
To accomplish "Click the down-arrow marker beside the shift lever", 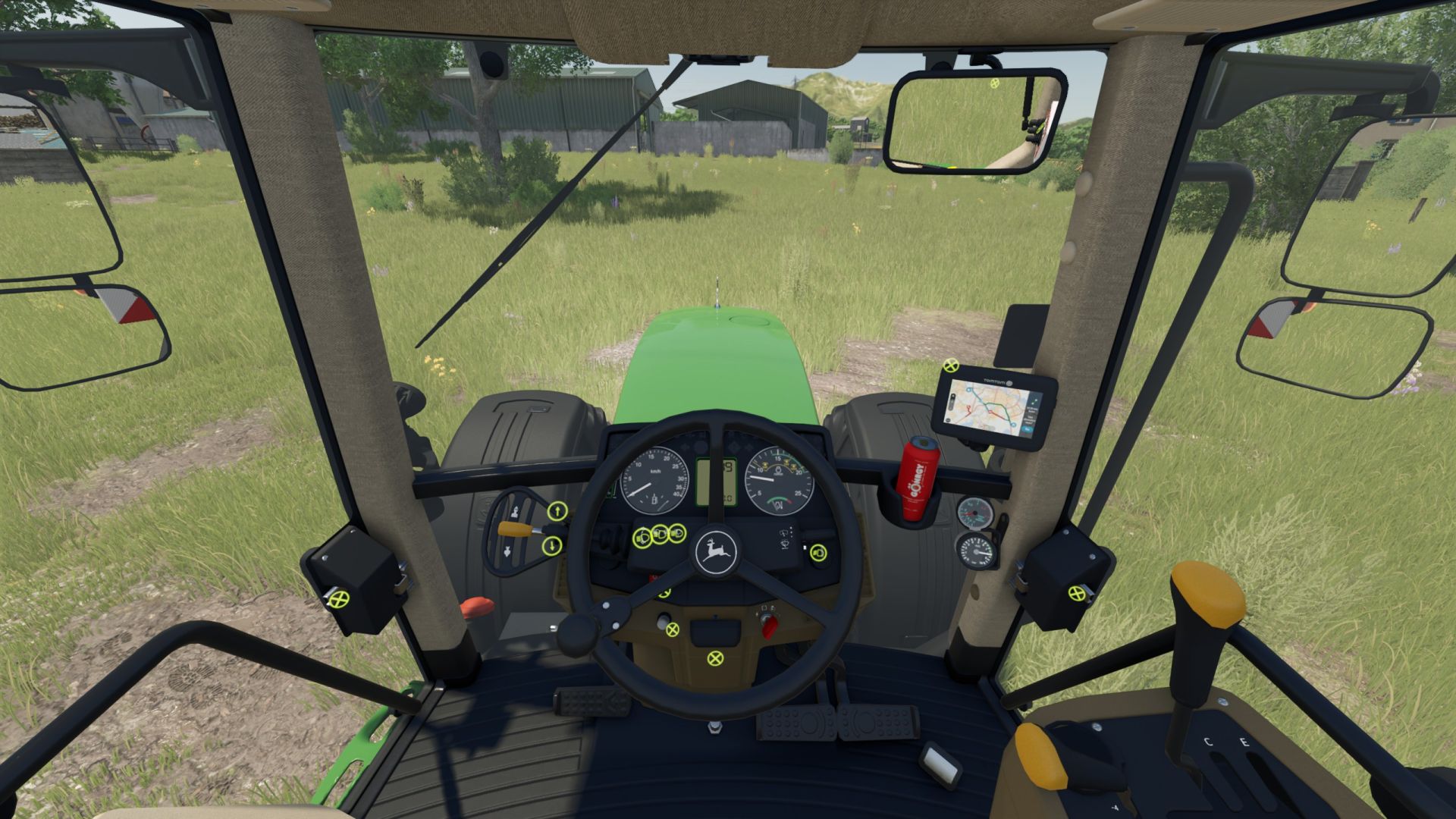I will (x=552, y=544).
